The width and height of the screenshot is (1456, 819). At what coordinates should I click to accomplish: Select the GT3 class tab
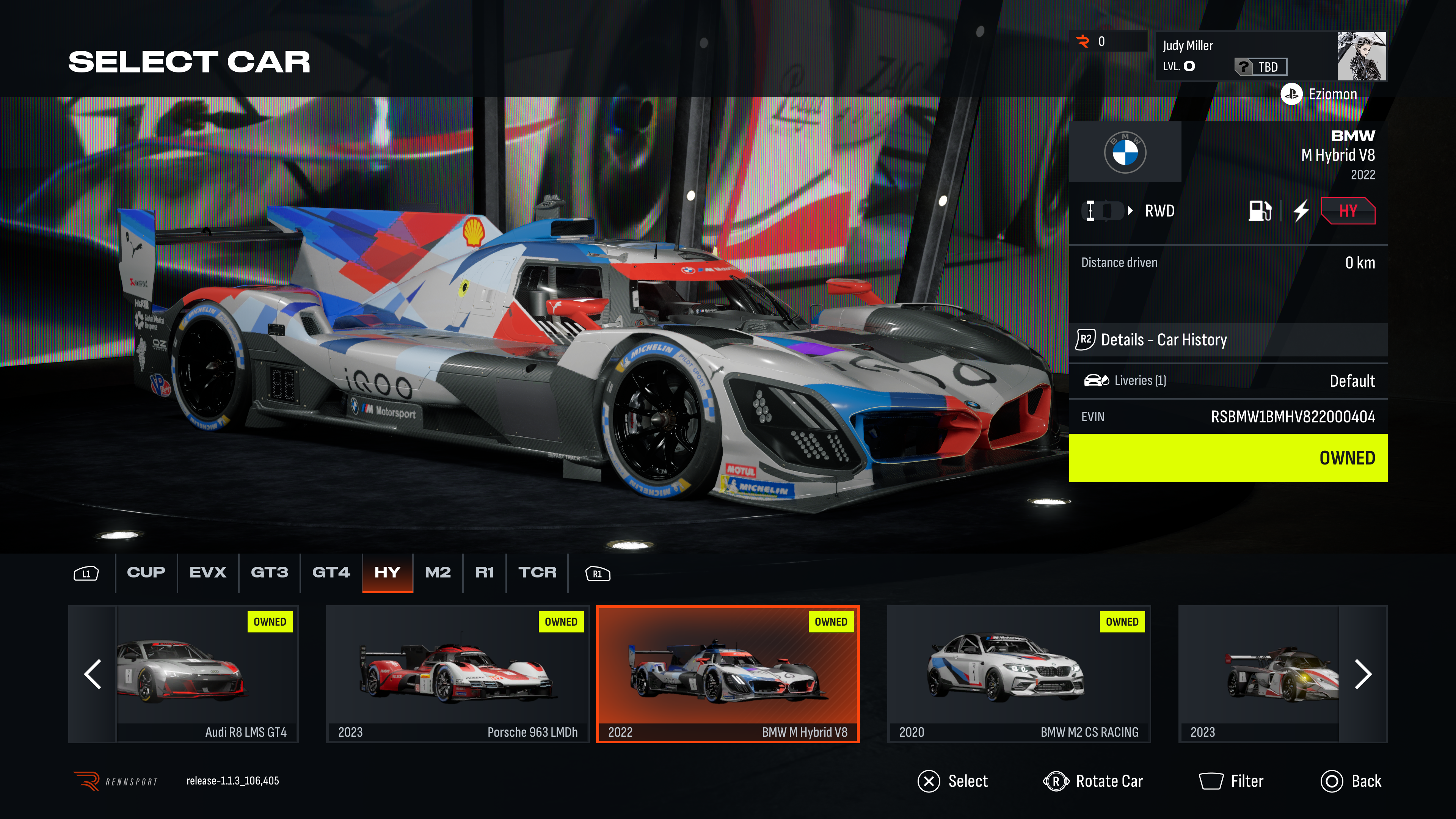tap(269, 573)
